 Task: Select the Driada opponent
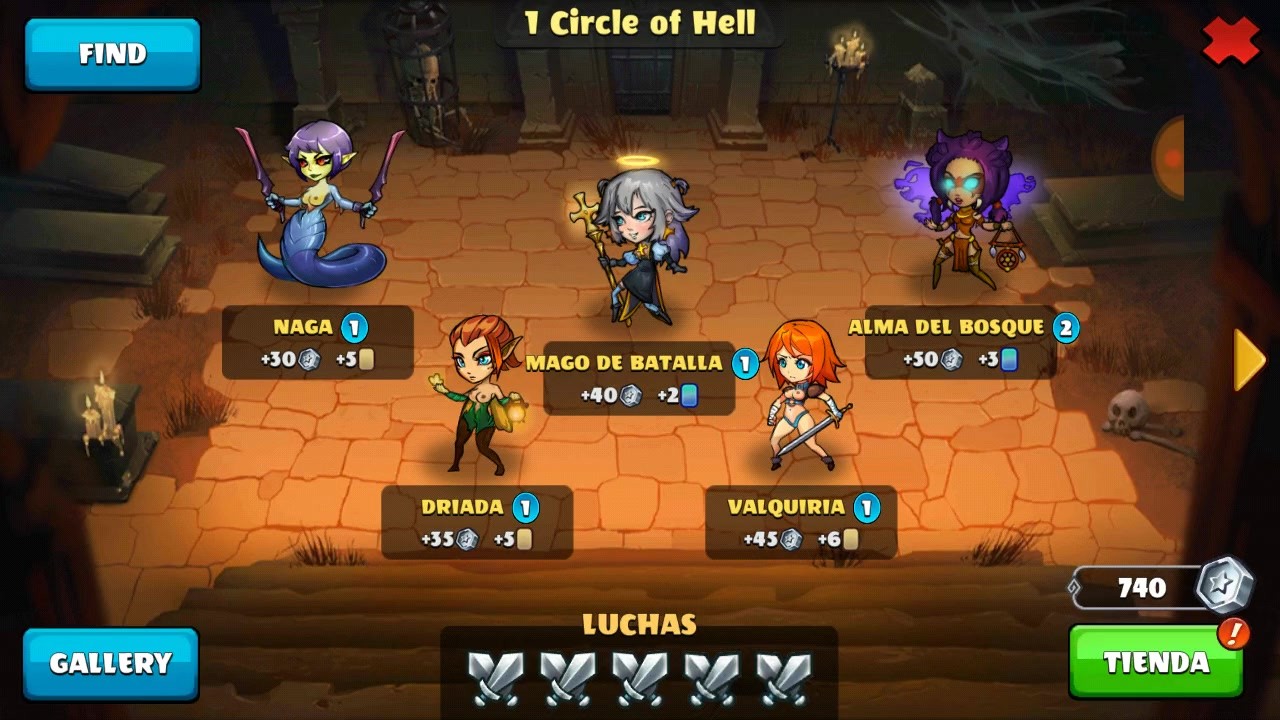coord(477,395)
